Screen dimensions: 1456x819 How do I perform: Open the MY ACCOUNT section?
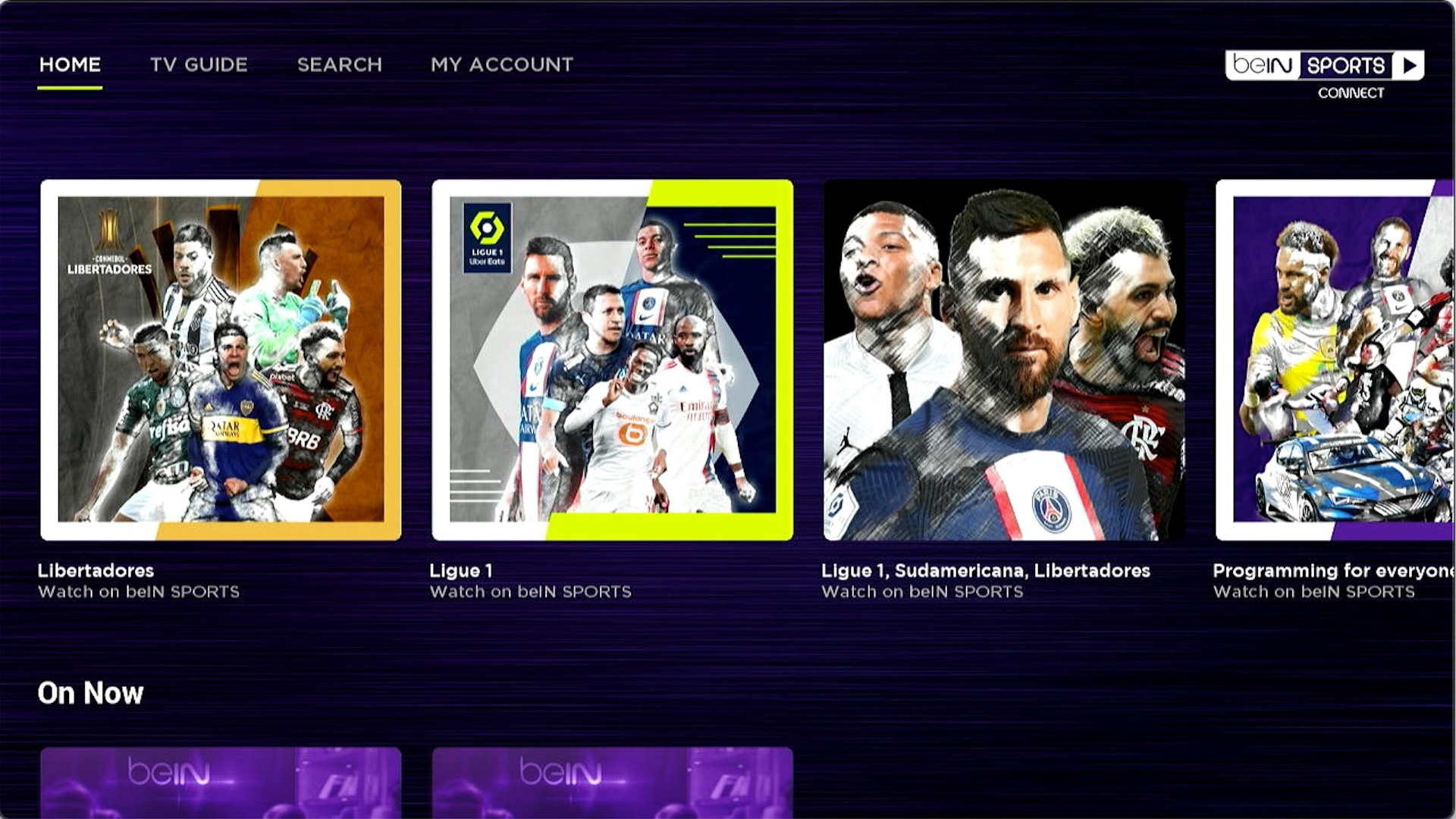[x=500, y=64]
